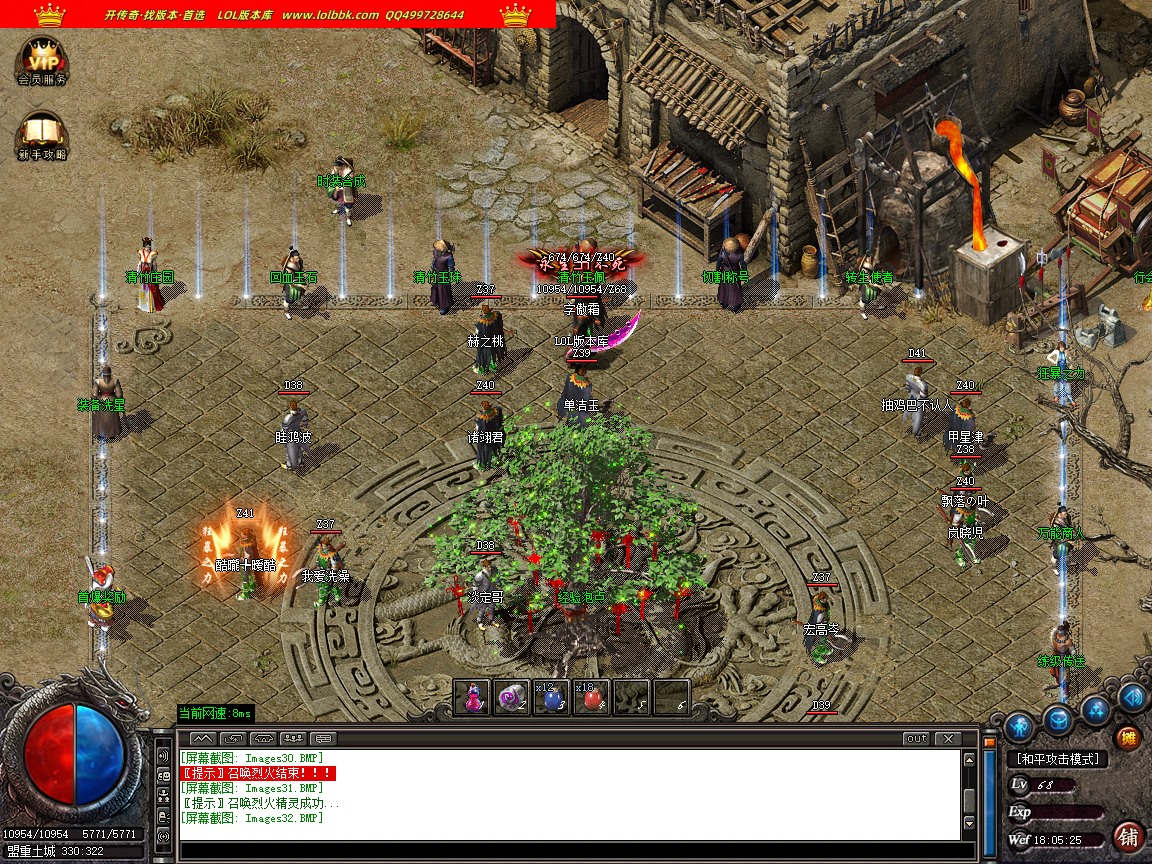
Task: Click the chat window 'out' button
Action: [x=915, y=739]
